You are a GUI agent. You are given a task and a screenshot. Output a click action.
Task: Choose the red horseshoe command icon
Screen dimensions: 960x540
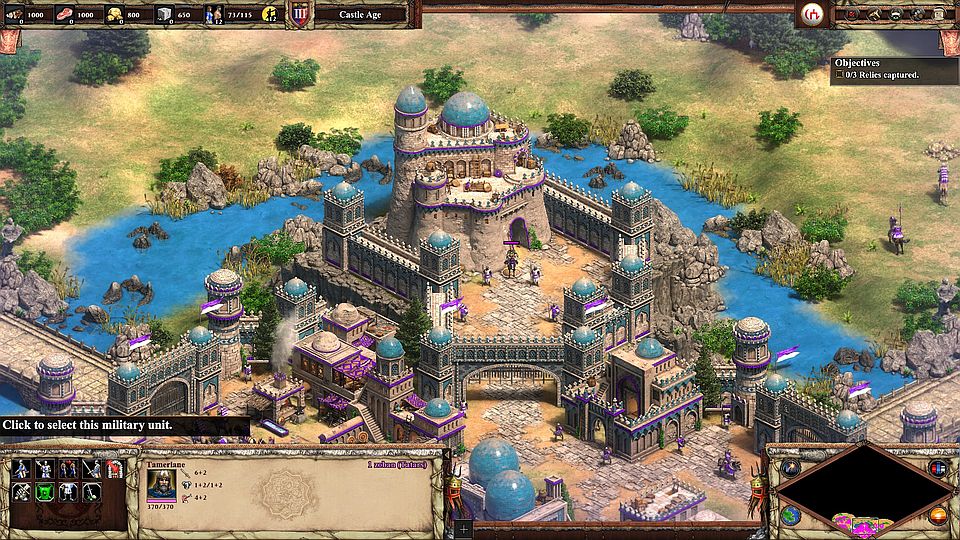[113, 469]
